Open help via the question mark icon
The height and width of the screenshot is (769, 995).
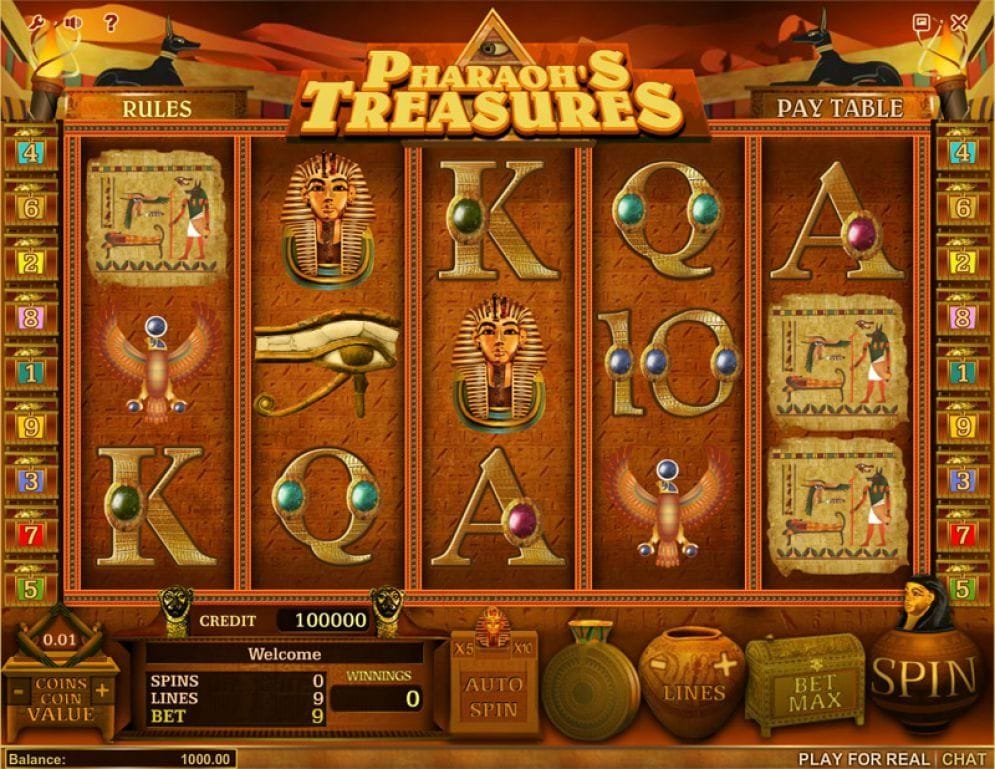coord(111,21)
